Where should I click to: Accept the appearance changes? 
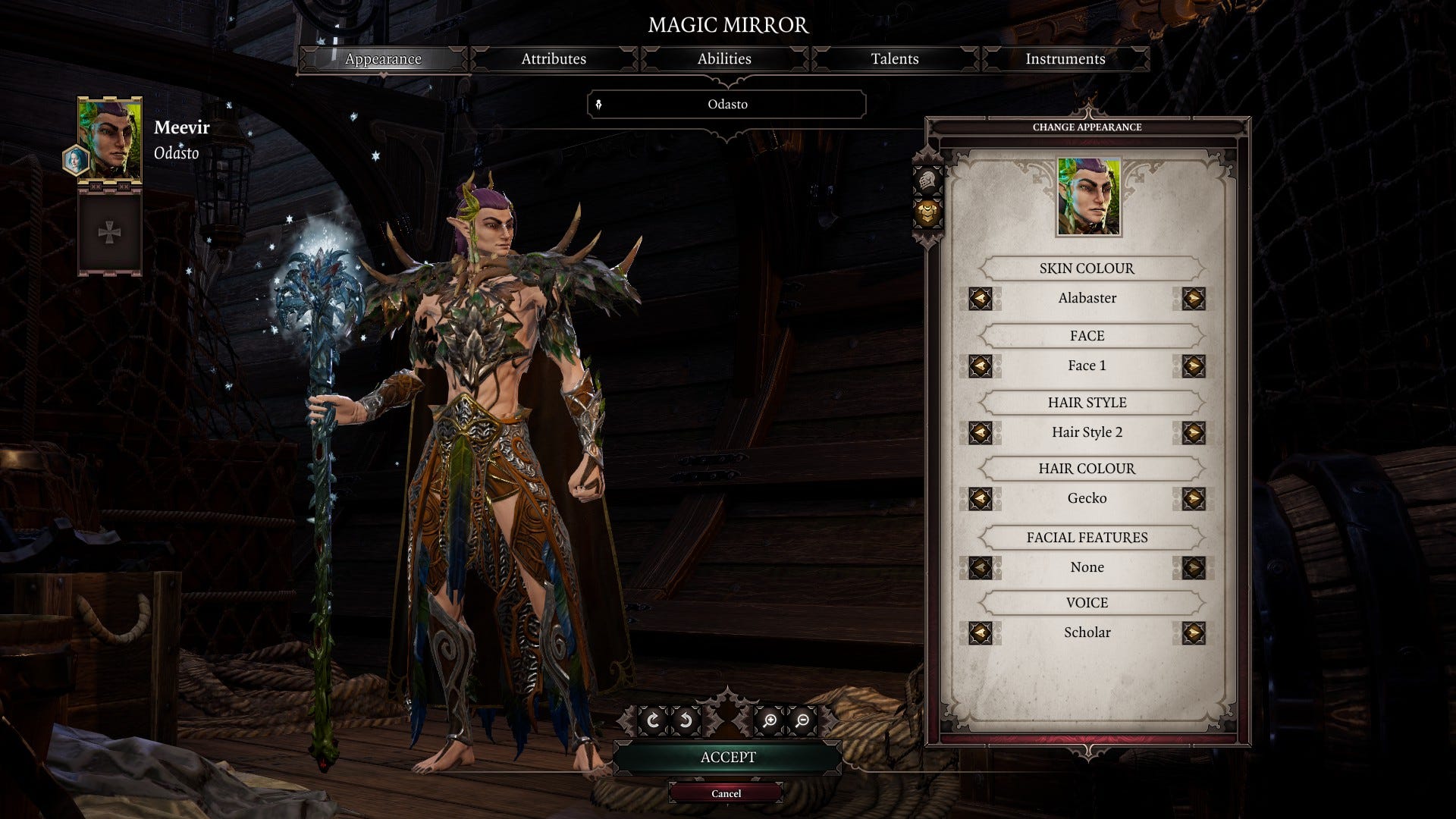tap(727, 758)
